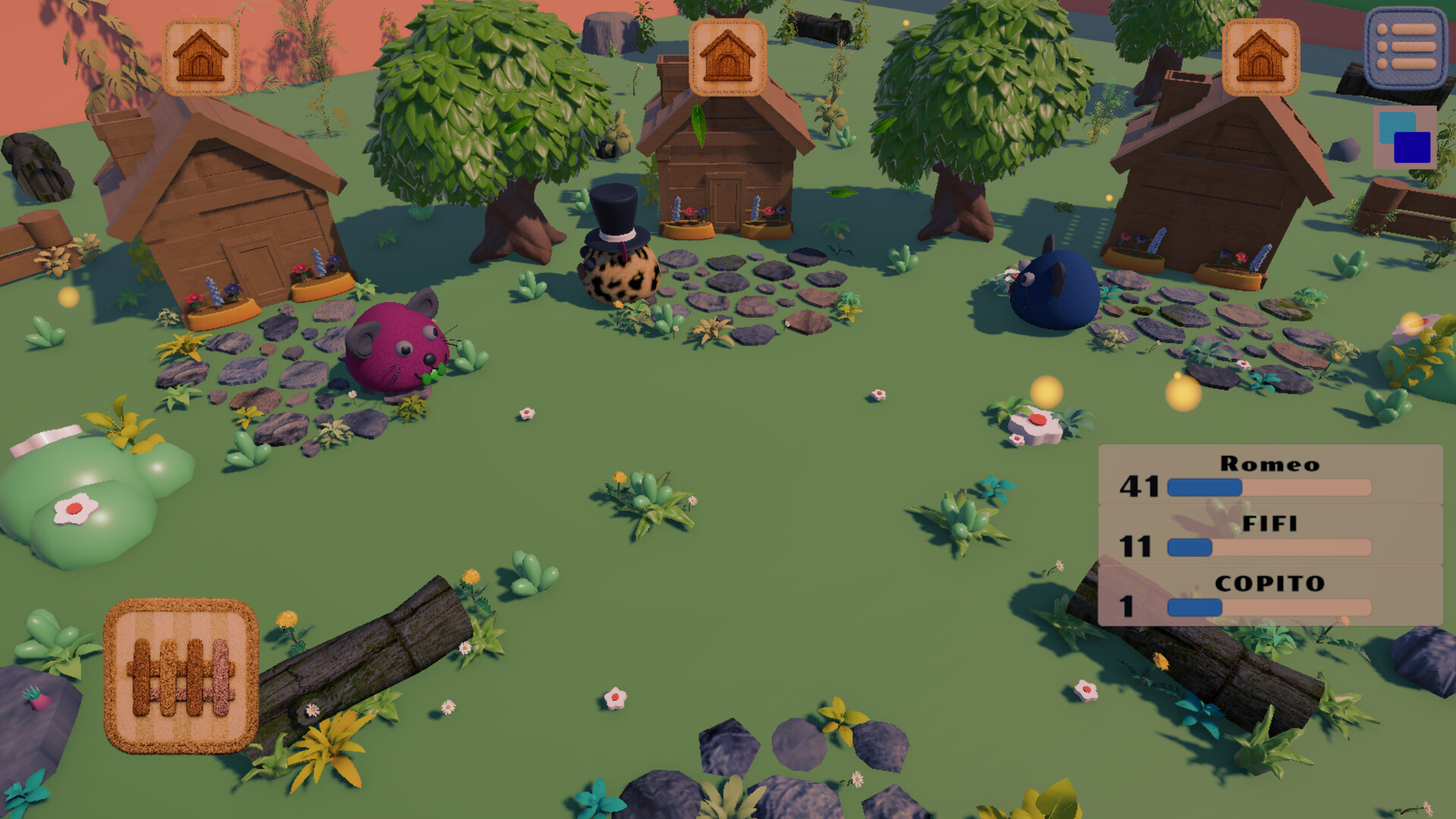Open the house menu above the left cabin
Screen dimensions: 1456x819
click(199, 57)
